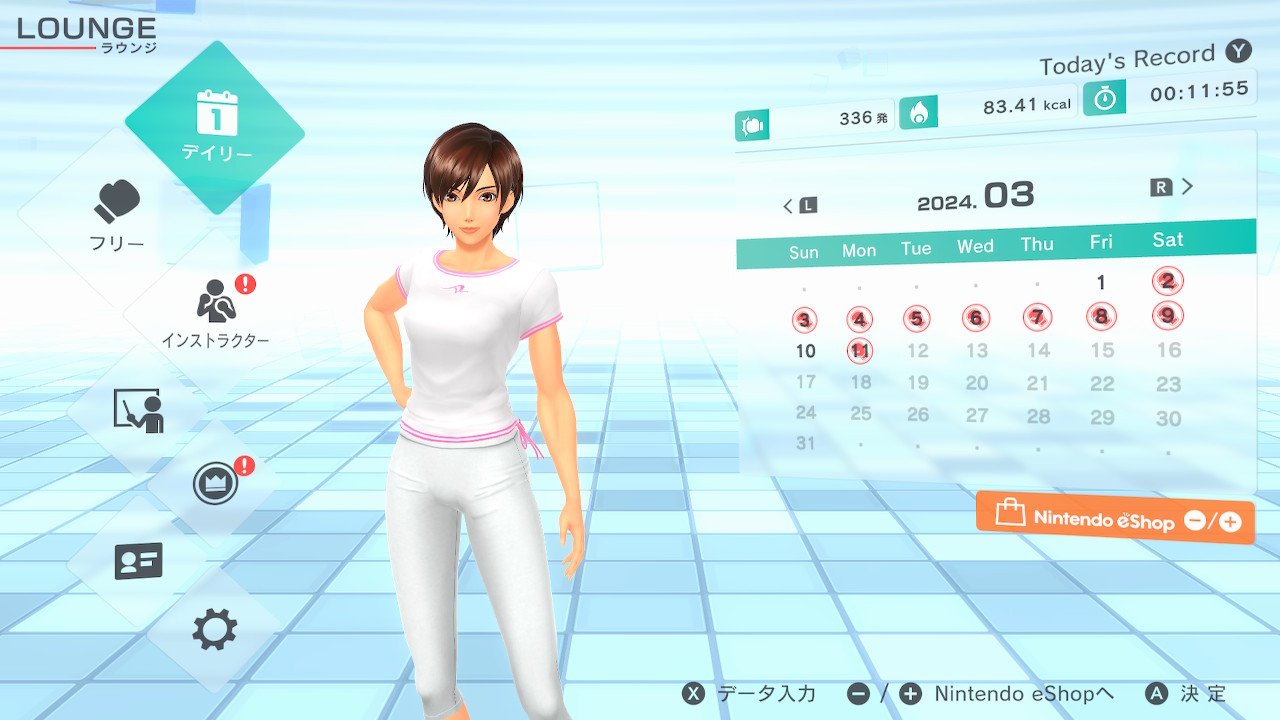Open the デイリー daily workout menu
Image resolution: width=1280 pixels, height=720 pixels.
coord(216,127)
